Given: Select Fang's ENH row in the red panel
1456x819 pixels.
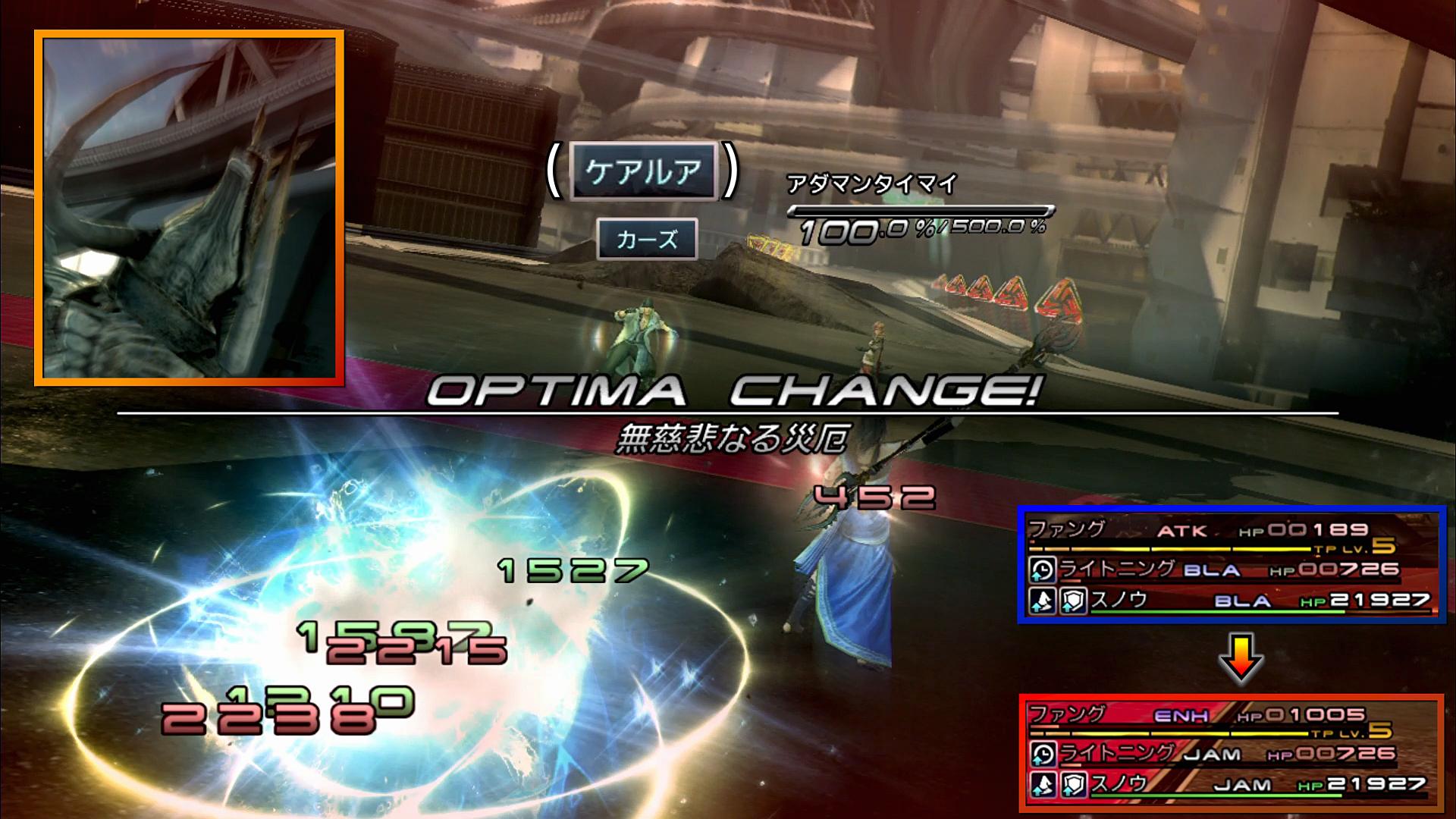Looking at the screenshot, I should pos(1230,715).
